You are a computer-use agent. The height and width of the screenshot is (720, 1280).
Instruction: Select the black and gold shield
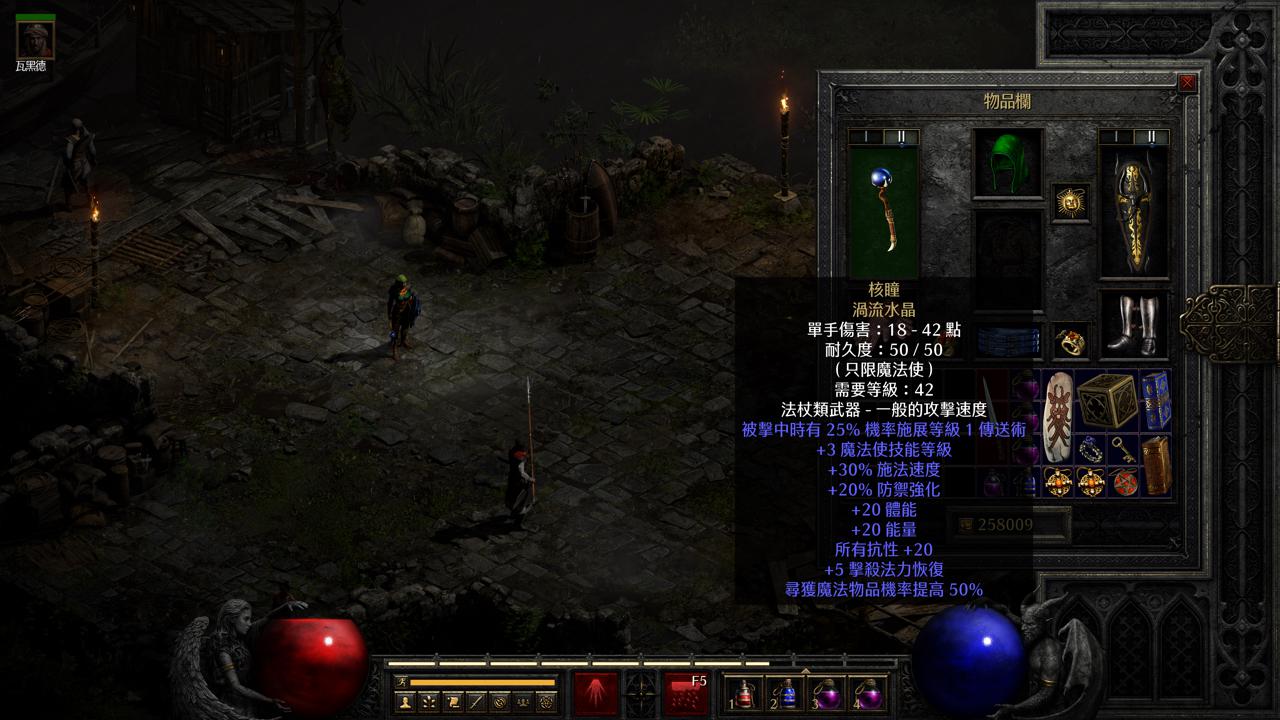tap(1134, 212)
